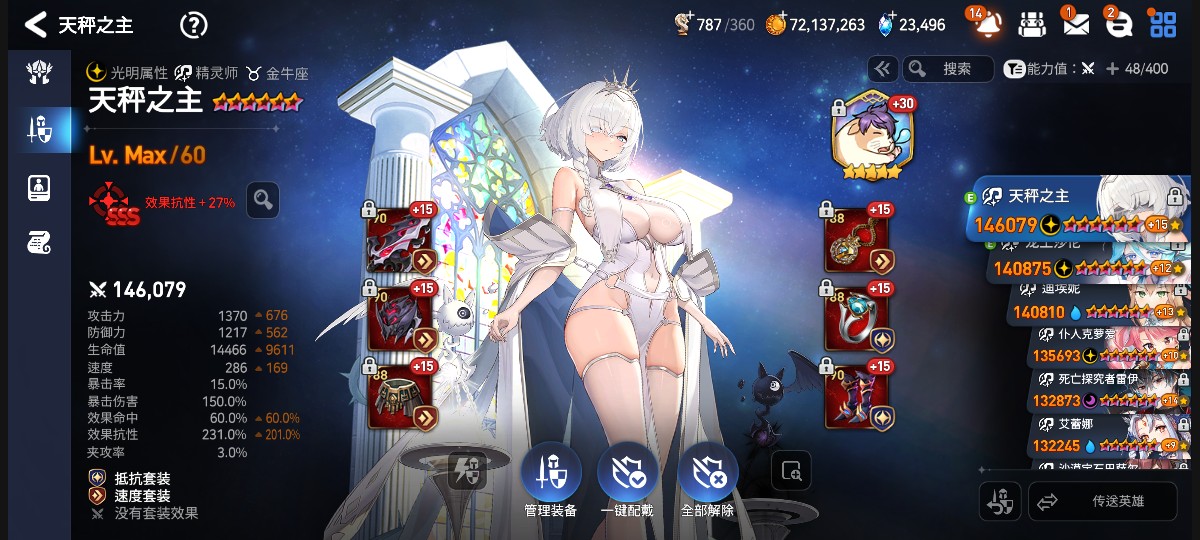Go back using the top-left arrow
Image resolution: width=1200 pixels, height=540 pixels.
coord(36,25)
